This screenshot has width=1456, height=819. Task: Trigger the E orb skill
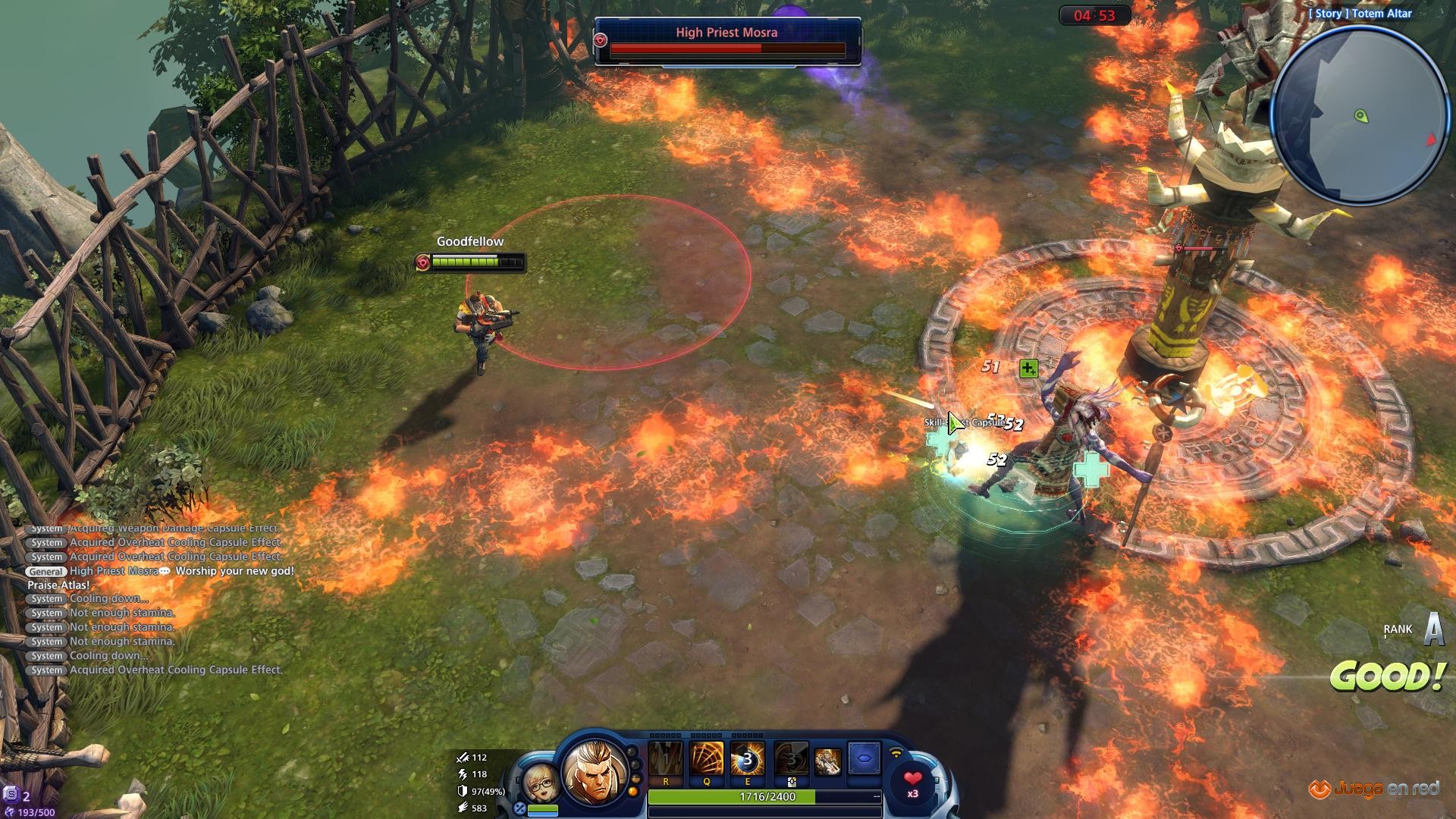(747, 760)
